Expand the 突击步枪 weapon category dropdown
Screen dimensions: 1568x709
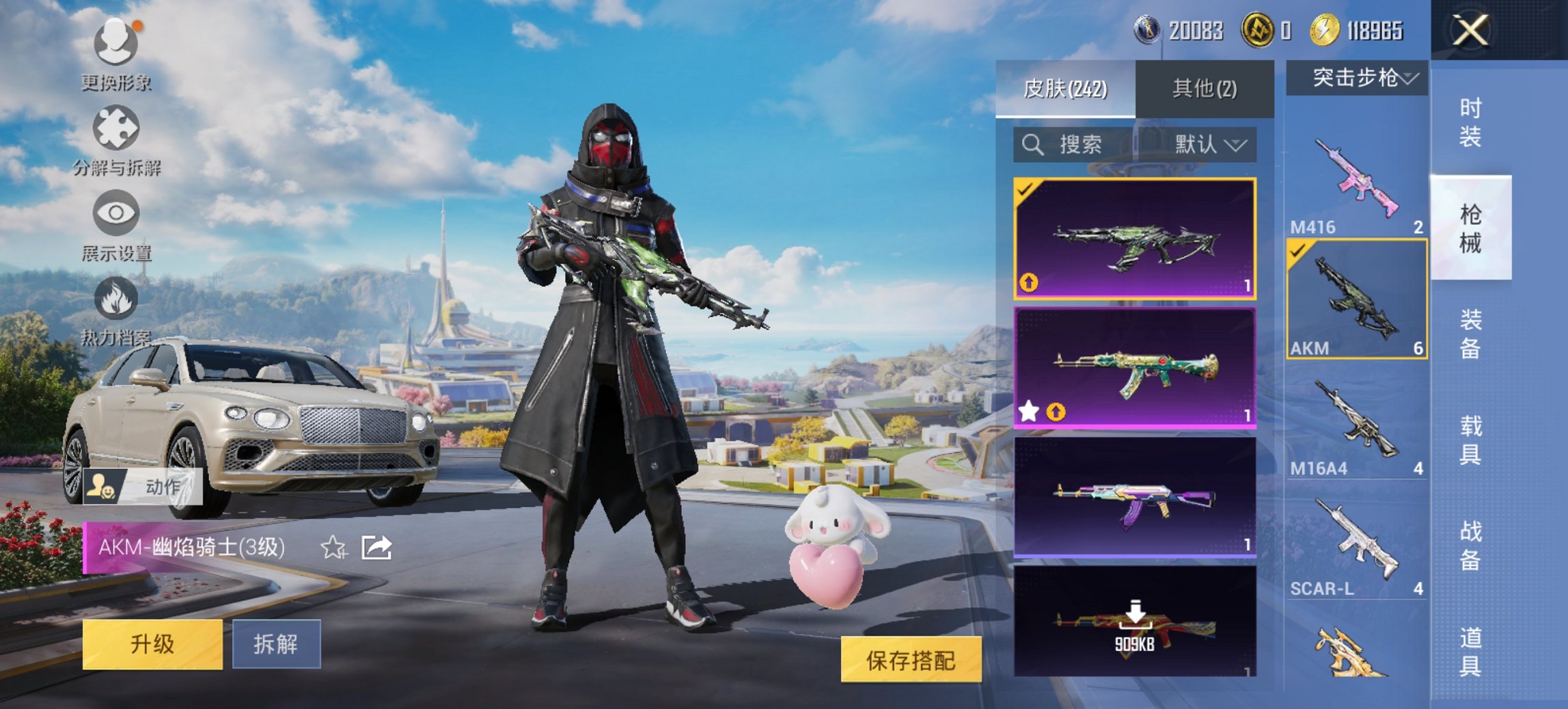1360,77
